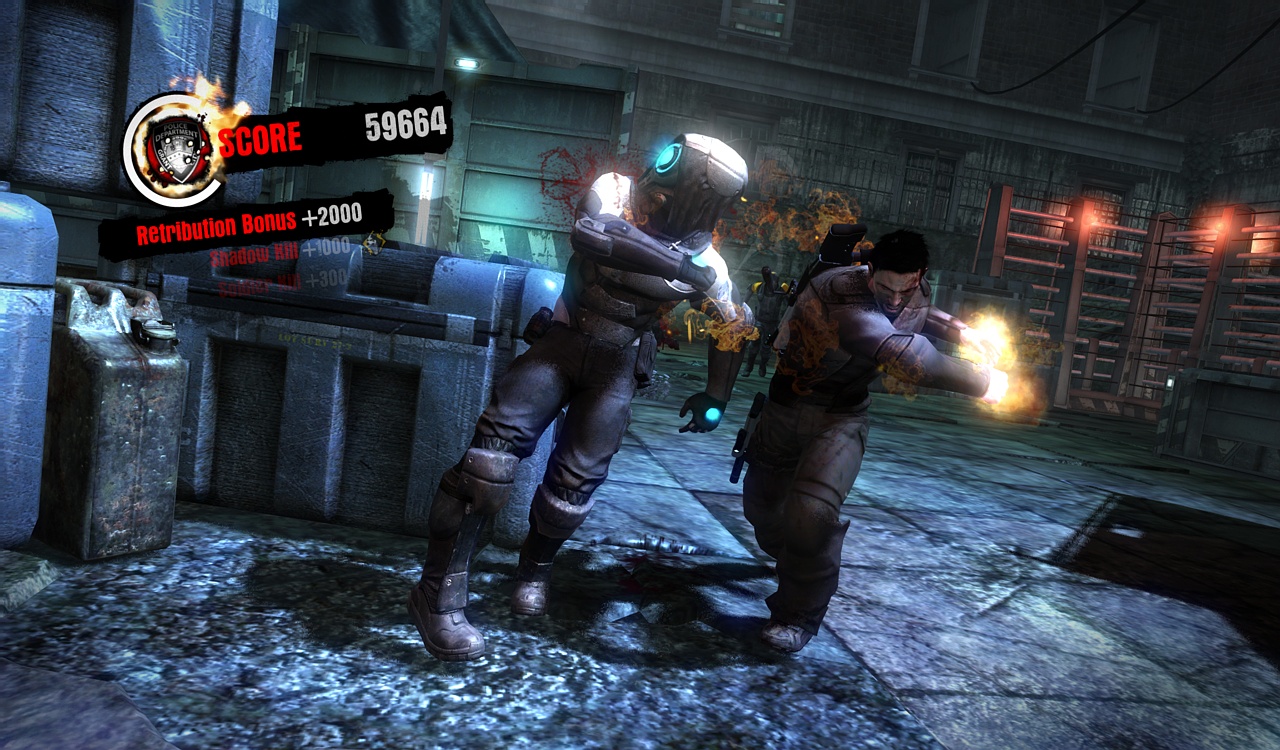Viewport: 1280px width, 750px height.
Task: Select the SCORE label
Action: click(265, 132)
